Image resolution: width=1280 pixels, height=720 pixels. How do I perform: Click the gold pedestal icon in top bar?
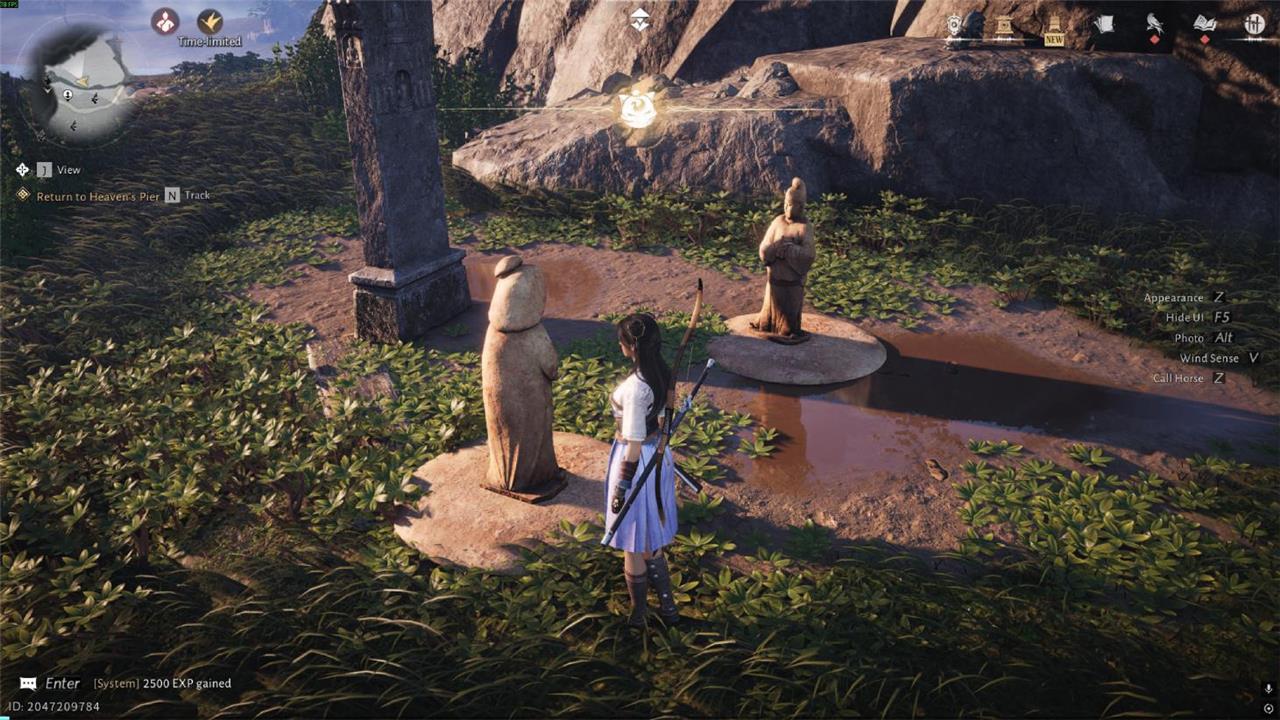[1004, 25]
